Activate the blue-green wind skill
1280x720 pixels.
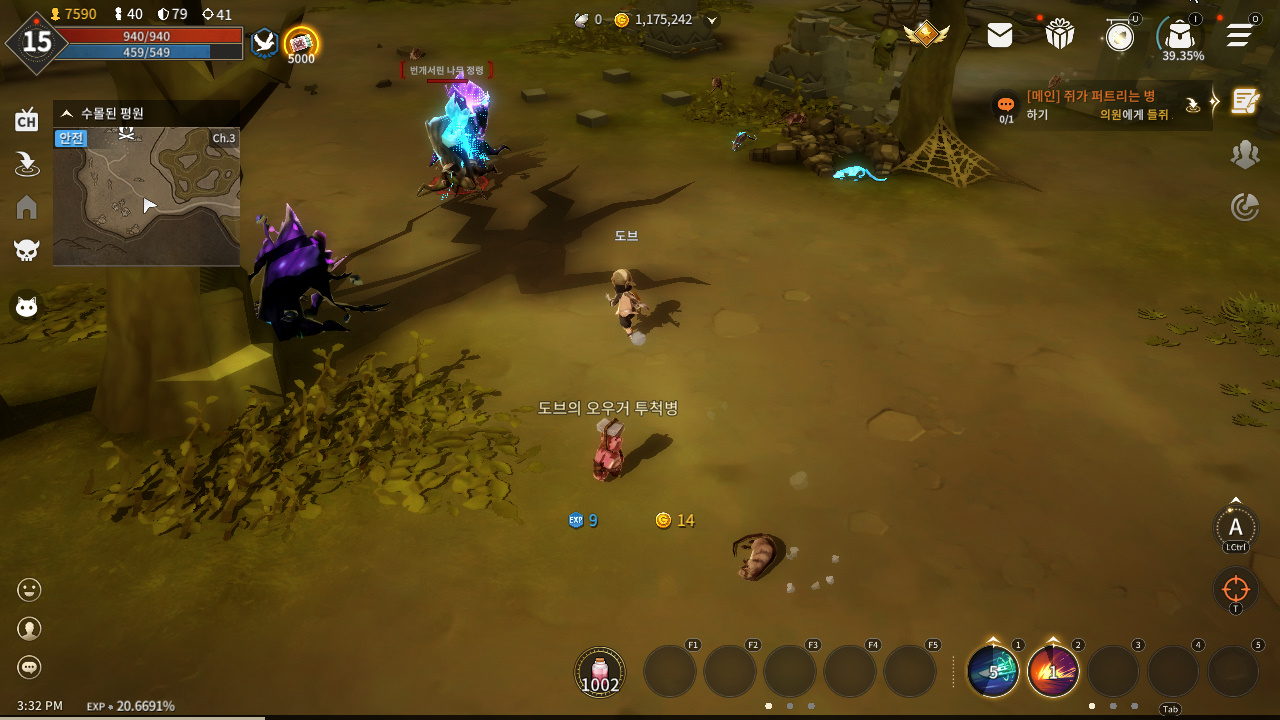(x=993, y=671)
